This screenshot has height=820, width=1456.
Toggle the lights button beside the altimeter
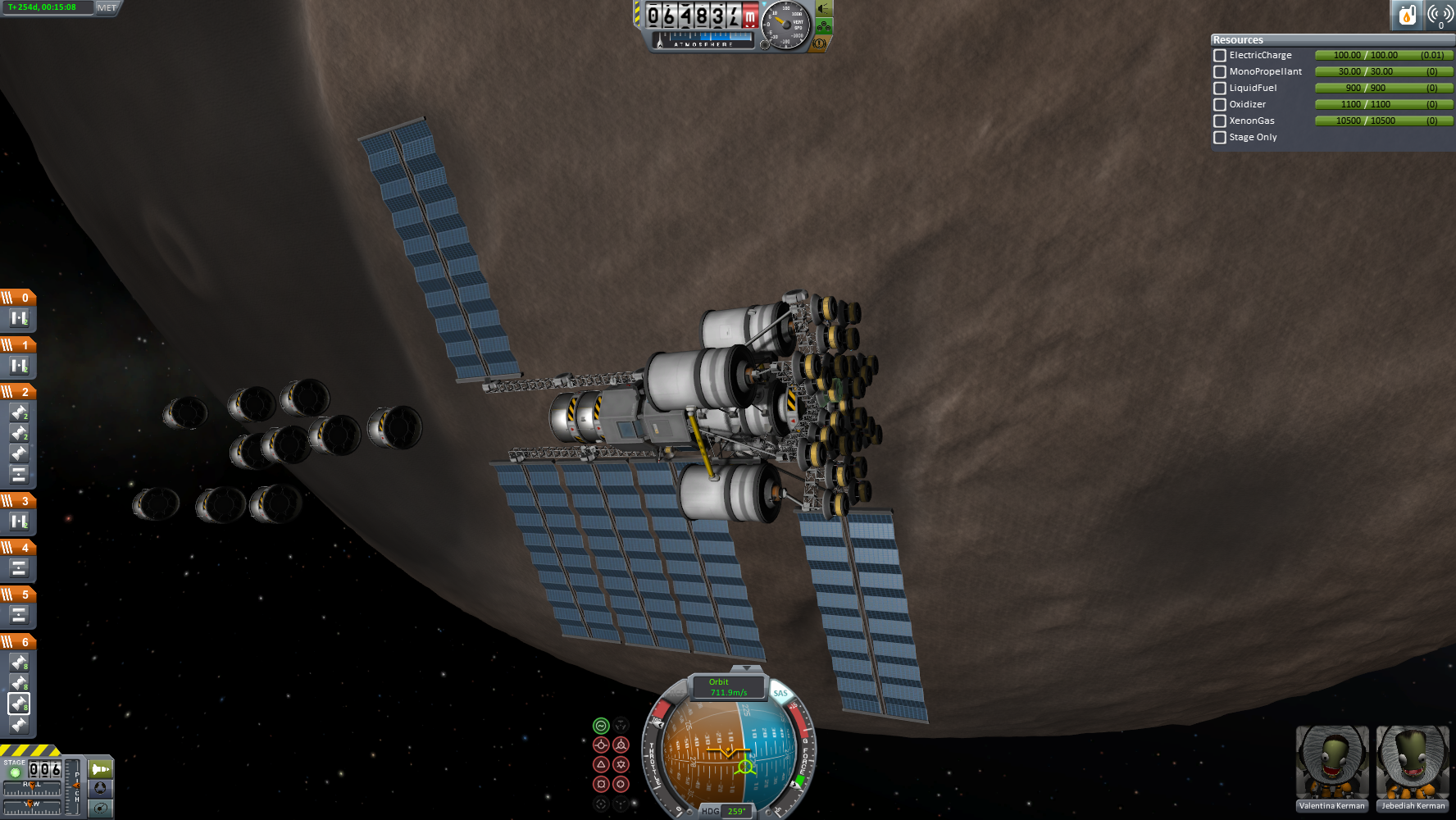(x=824, y=9)
